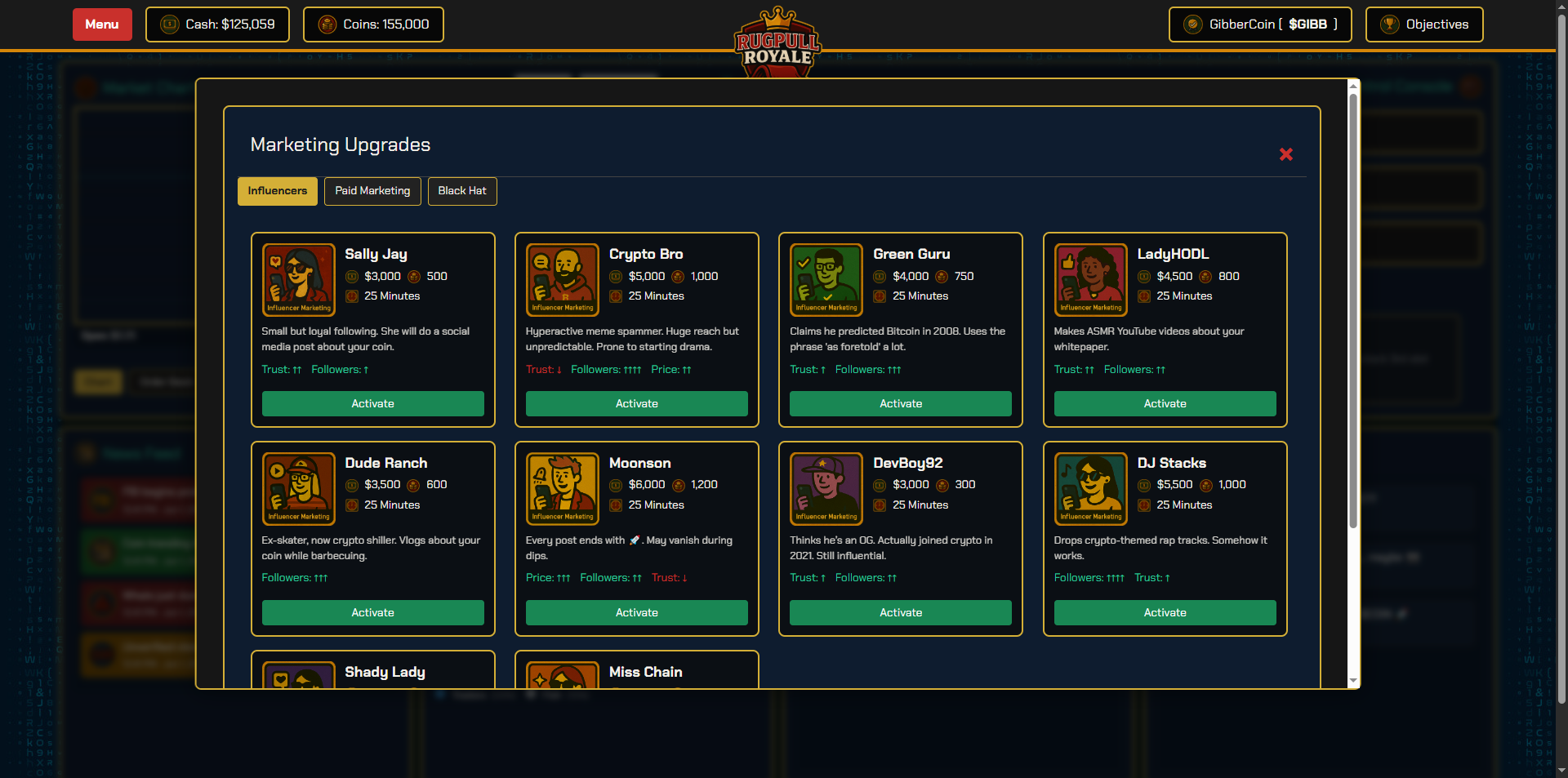Select the Influencers tab
This screenshot has height=778, width=1568.
(x=277, y=191)
